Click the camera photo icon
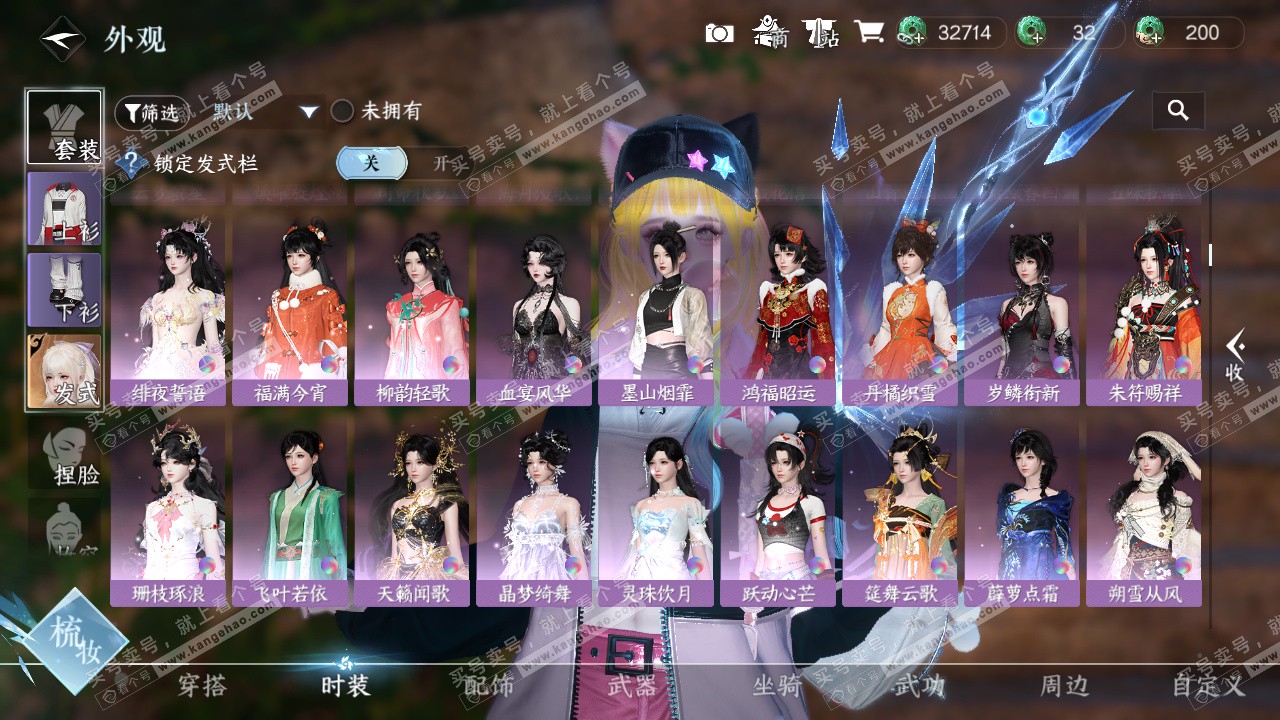The image size is (1280, 720). (719, 33)
